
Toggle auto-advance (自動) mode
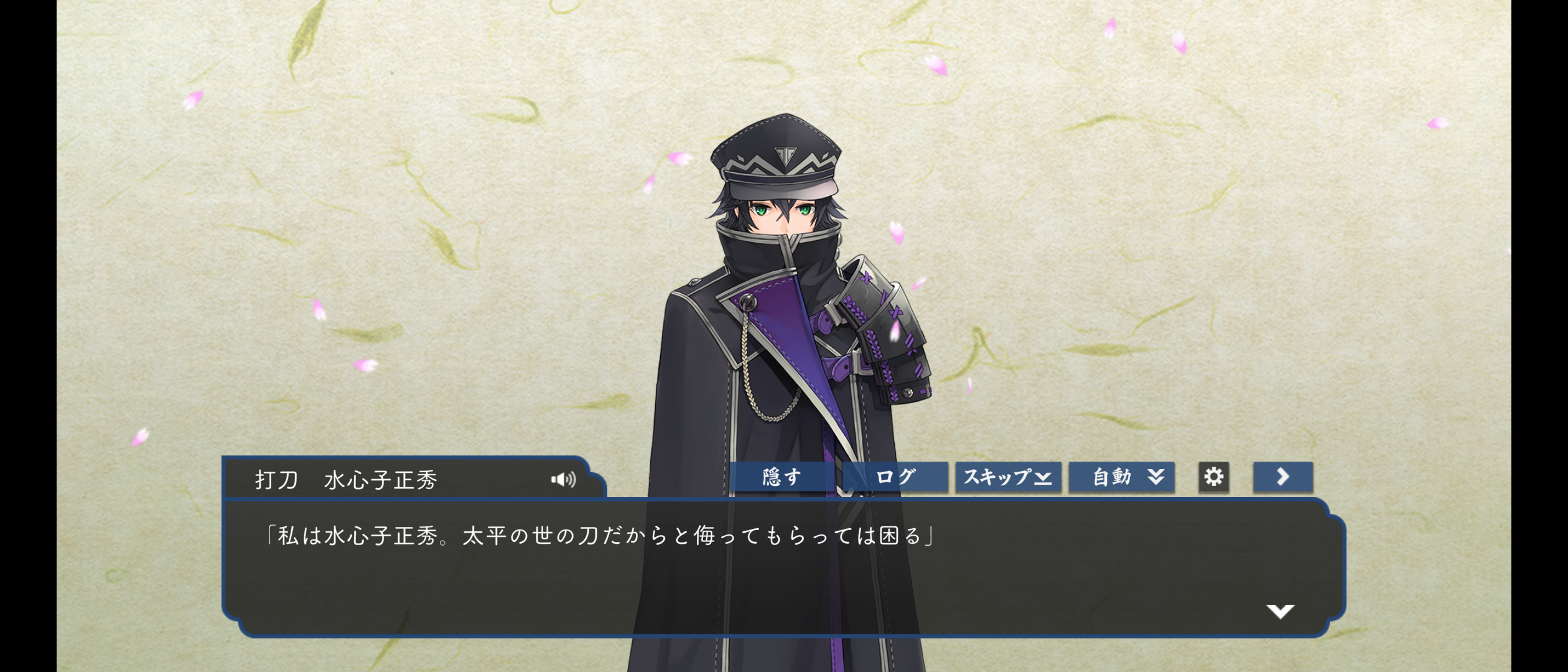pyautogui.click(x=1121, y=477)
